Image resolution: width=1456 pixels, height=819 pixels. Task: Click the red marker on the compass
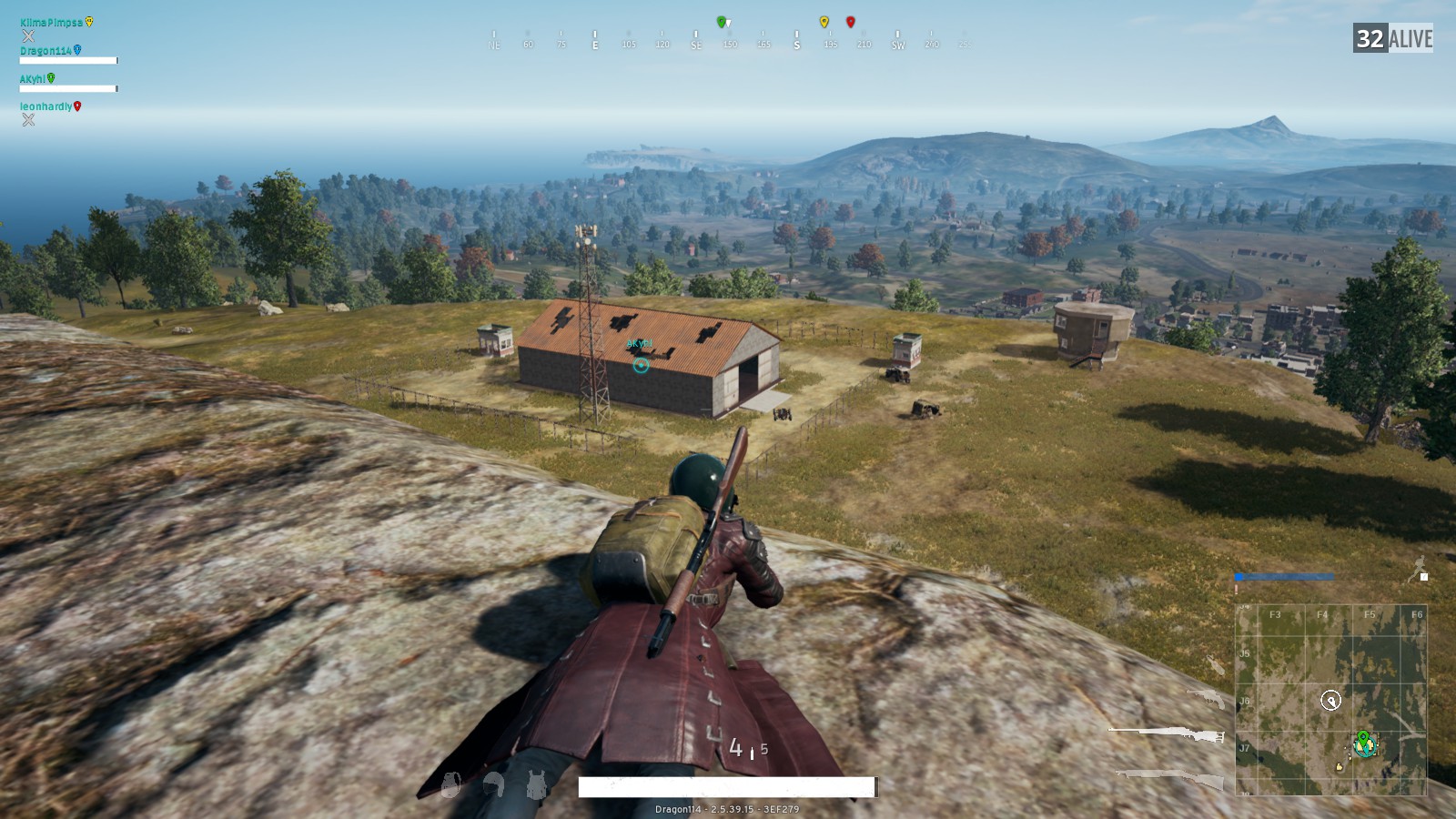click(x=851, y=22)
